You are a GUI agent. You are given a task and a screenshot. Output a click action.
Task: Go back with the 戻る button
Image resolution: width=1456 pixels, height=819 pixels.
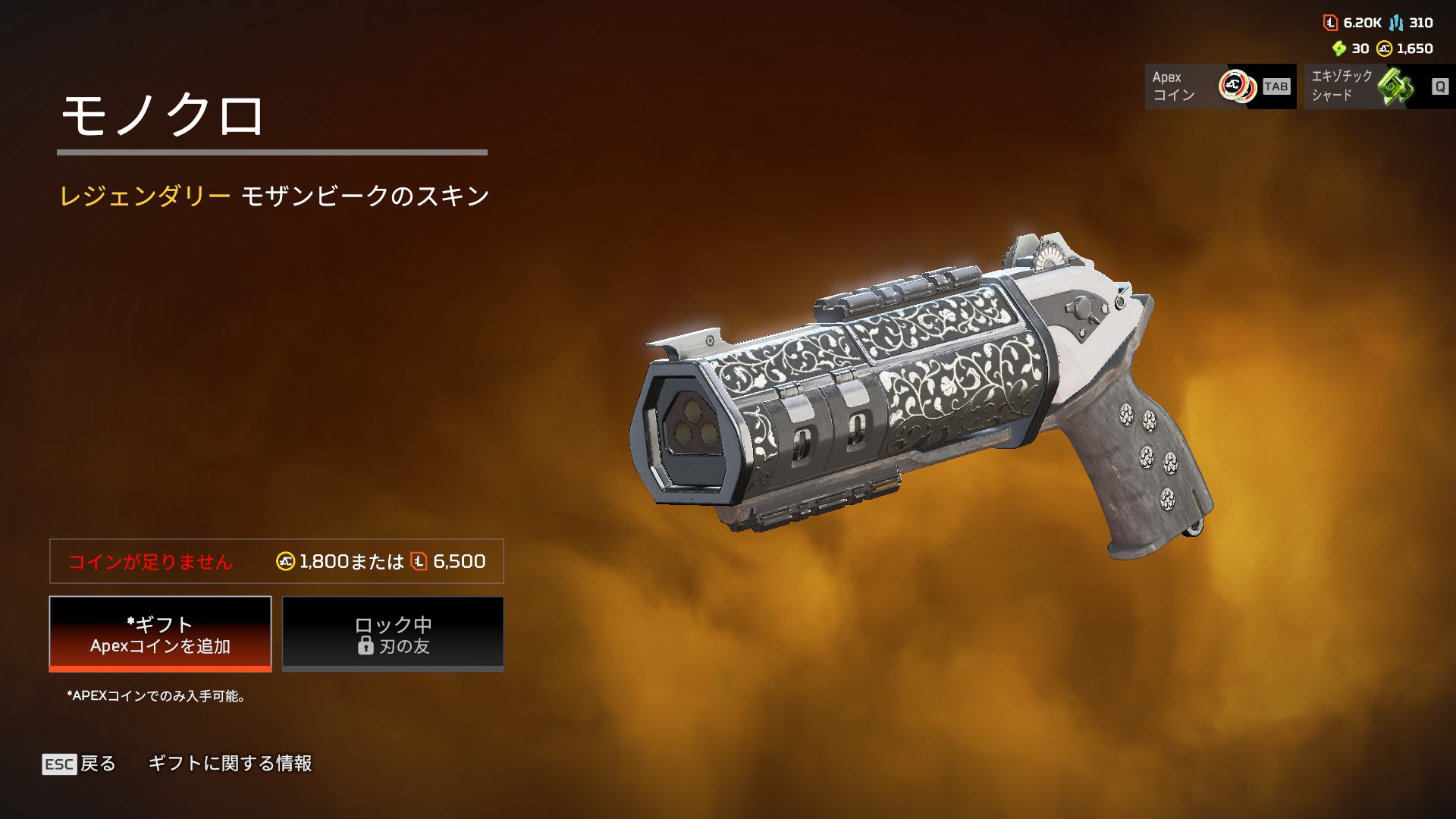[80, 764]
